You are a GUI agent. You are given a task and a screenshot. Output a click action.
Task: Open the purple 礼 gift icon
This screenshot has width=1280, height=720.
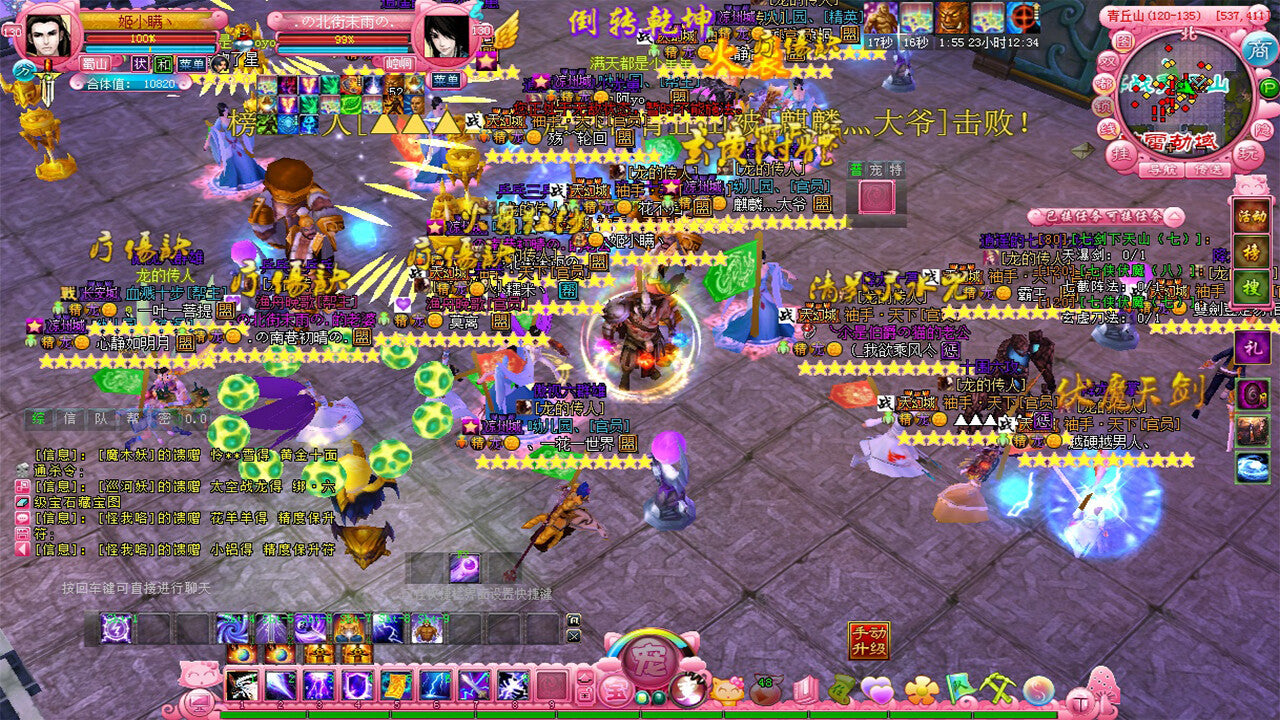coord(1252,348)
